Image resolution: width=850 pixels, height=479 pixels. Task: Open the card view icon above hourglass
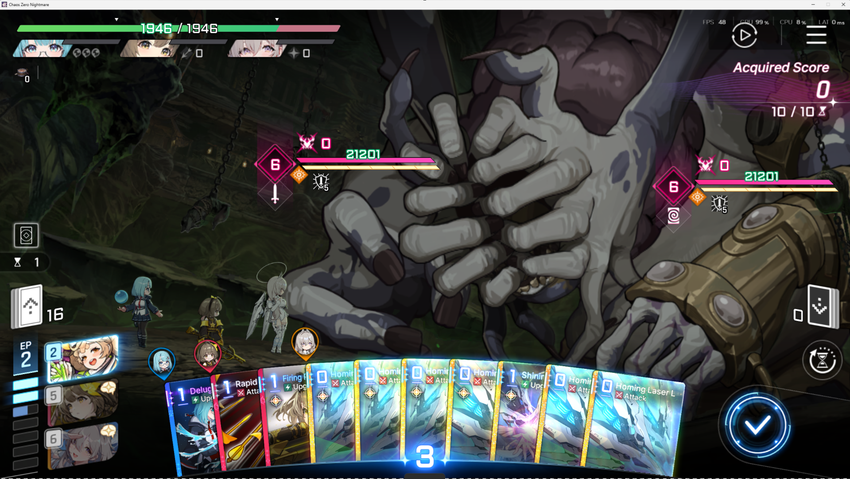[x=26, y=235]
